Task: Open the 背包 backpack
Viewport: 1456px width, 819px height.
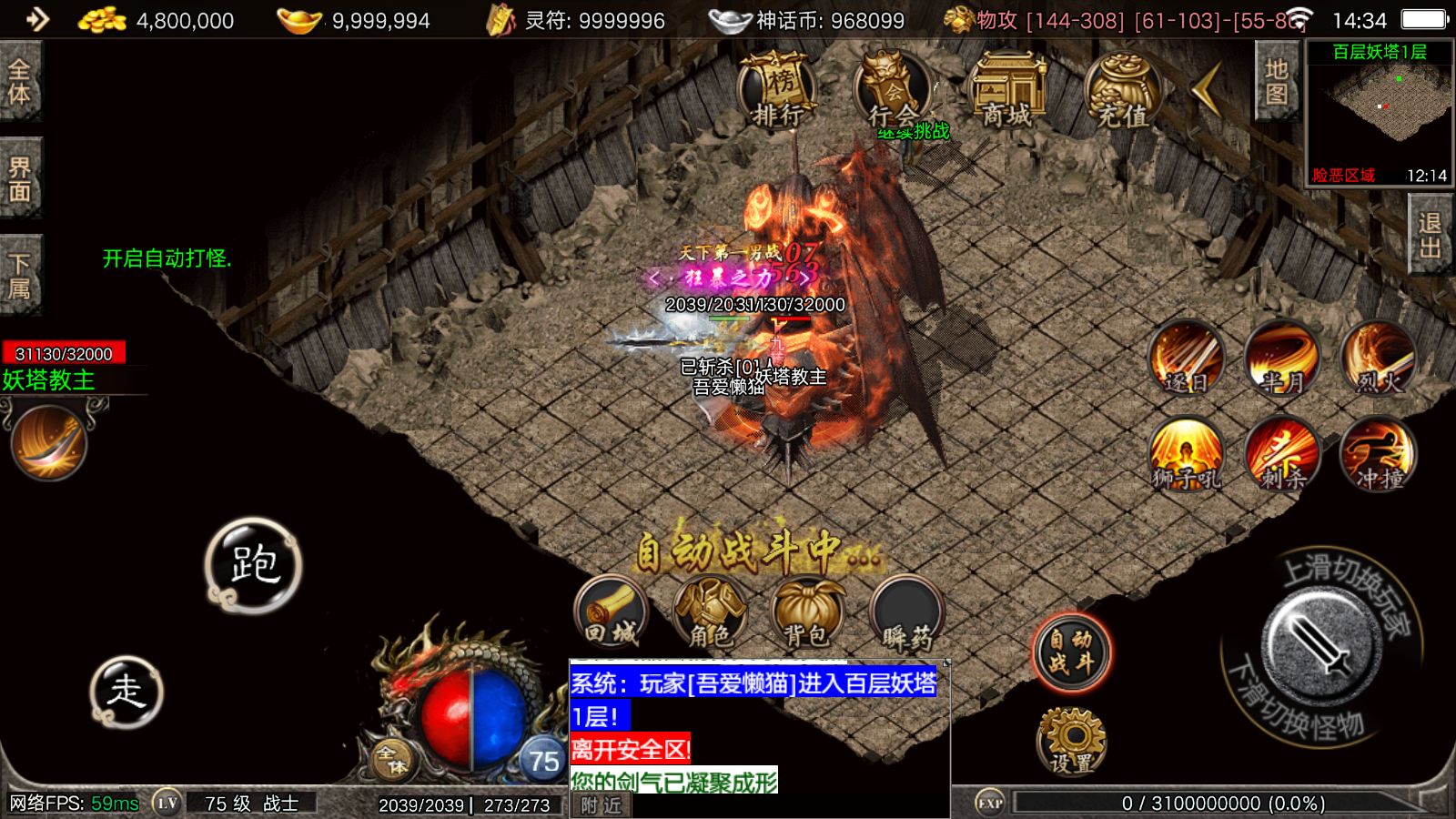Action: [807, 614]
